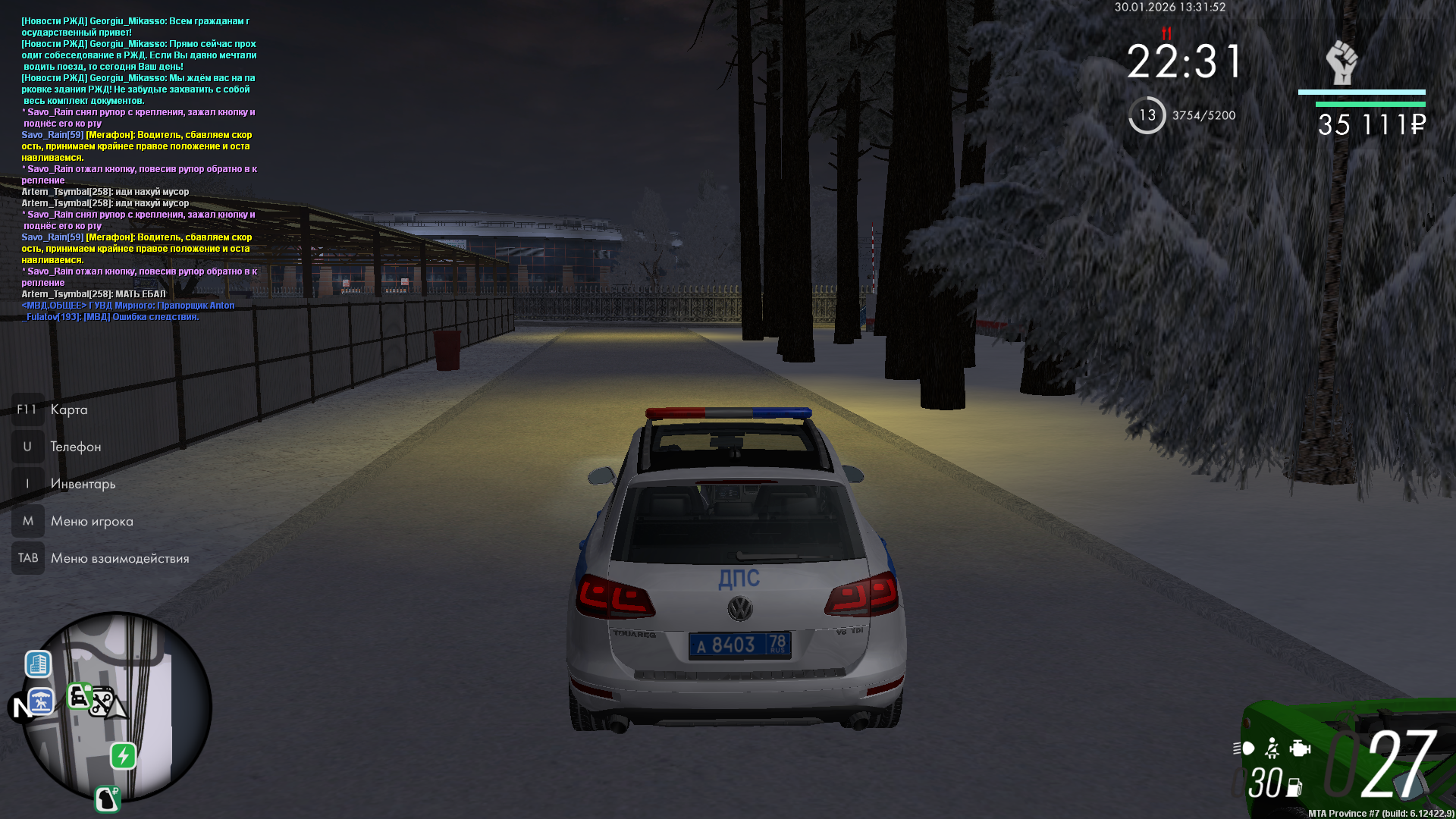Toggle the seatbelt indicator icon
This screenshot has height=819, width=1456.
[1272, 749]
